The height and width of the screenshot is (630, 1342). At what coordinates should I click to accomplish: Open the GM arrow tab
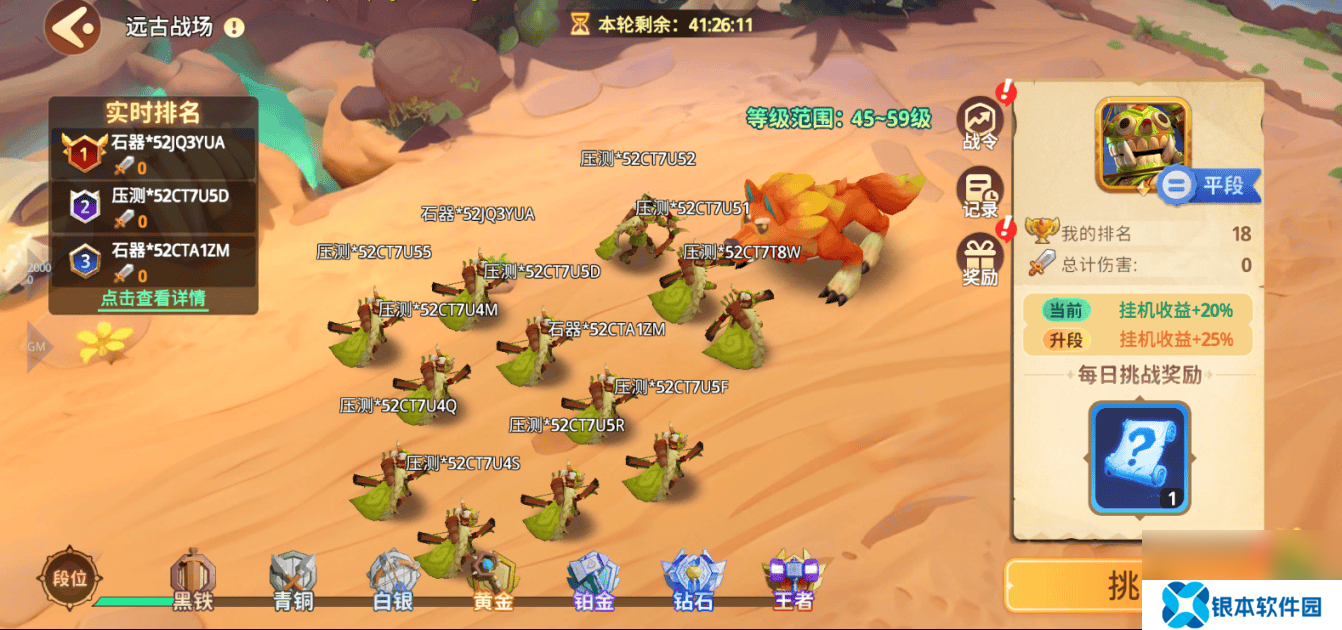tap(40, 347)
